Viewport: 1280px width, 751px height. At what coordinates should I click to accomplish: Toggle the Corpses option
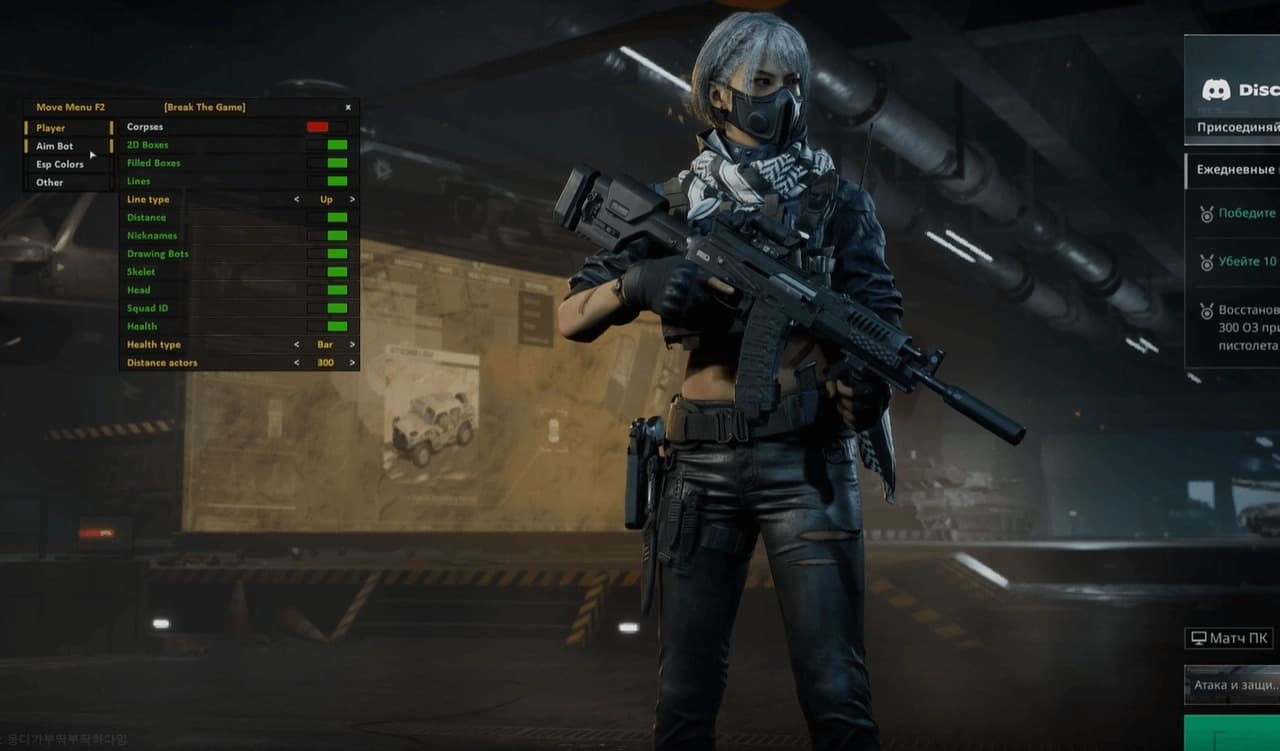(x=318, y=127)
